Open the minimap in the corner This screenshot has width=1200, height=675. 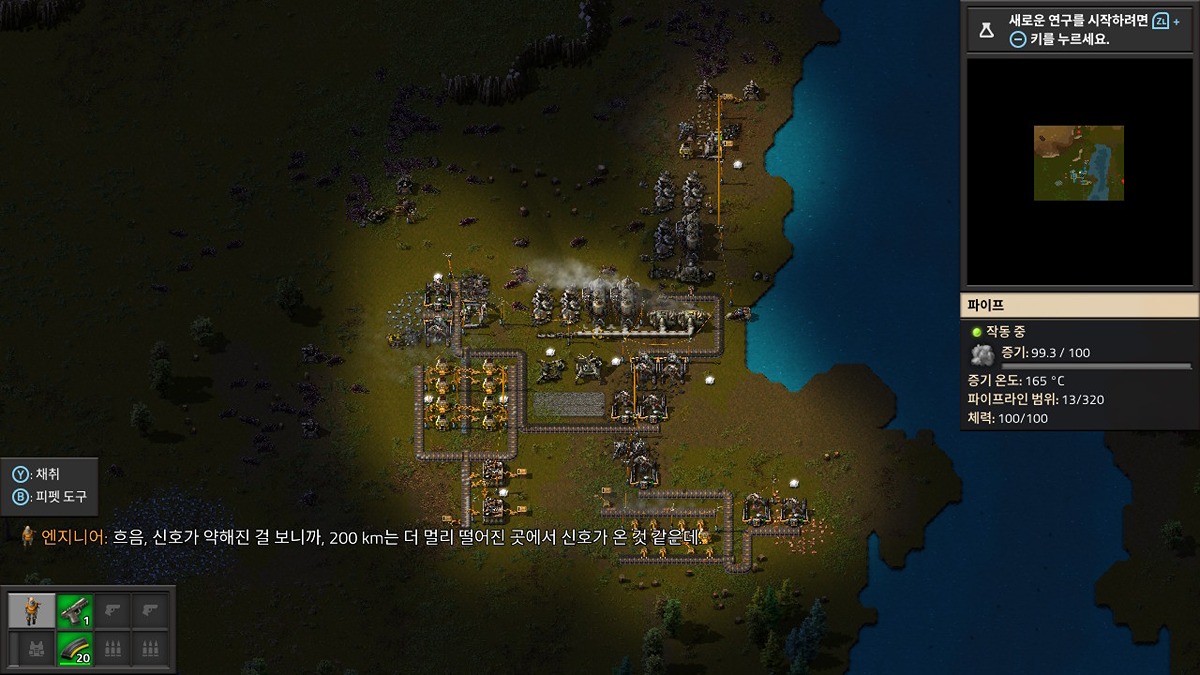click(1080, 170)
